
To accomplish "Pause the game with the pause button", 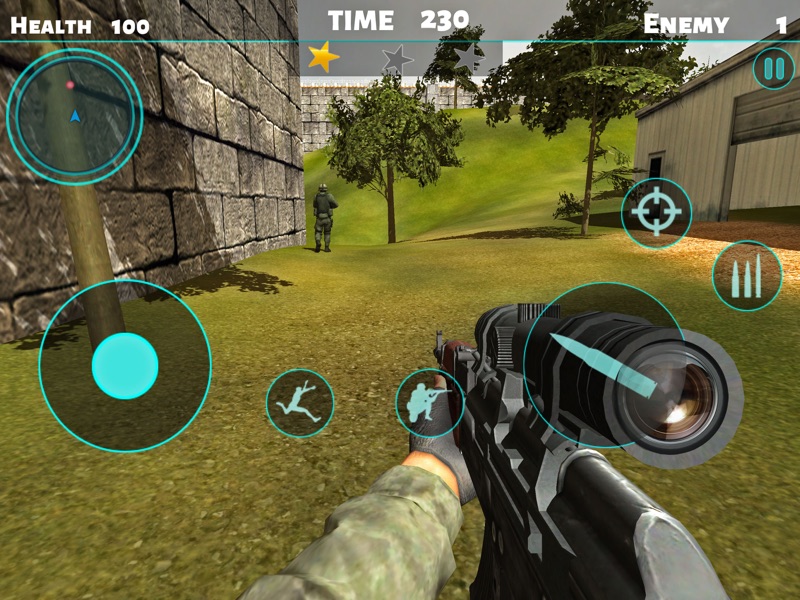I will click(x=773, y=69).
